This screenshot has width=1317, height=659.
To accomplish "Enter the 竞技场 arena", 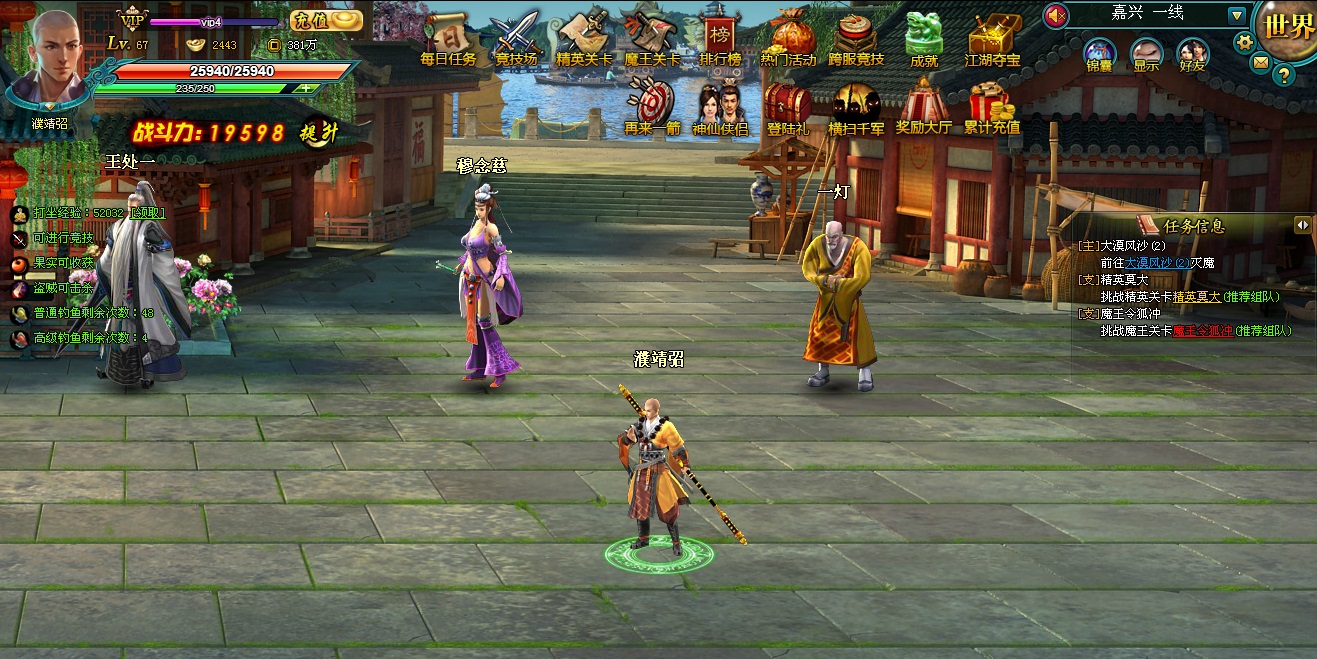I will coord(516,38).
